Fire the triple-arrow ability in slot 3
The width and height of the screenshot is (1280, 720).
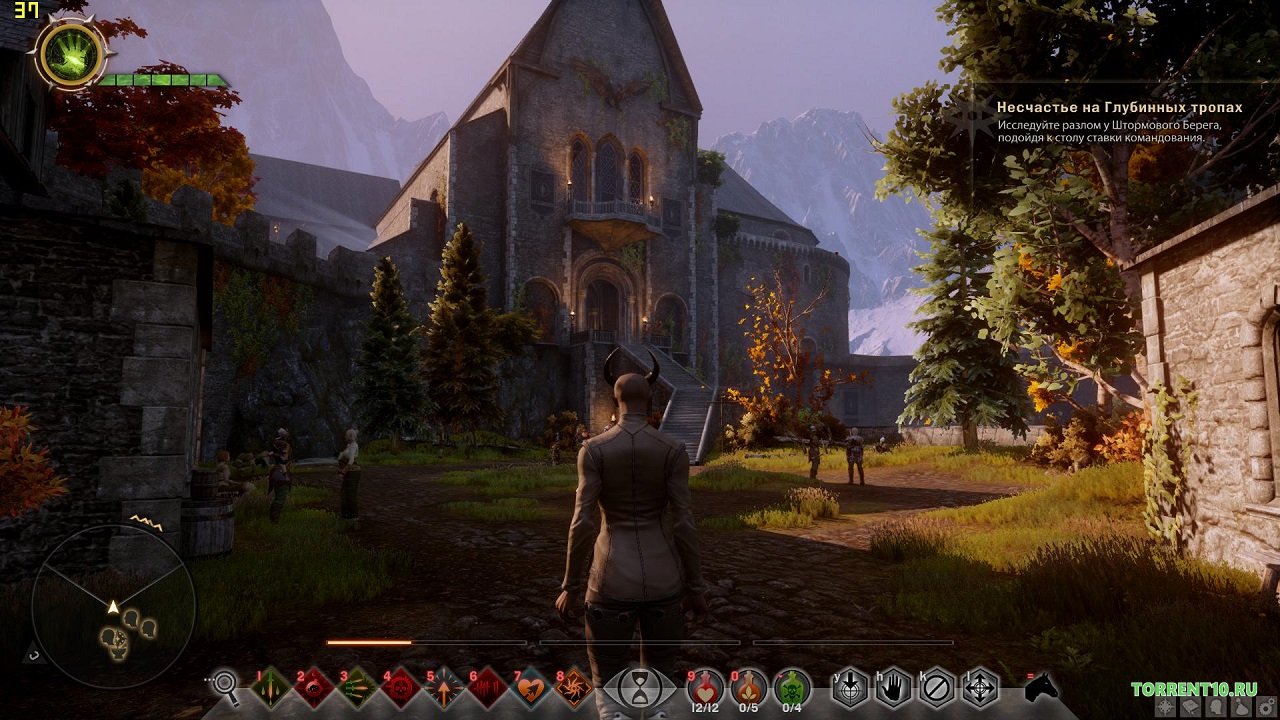357,688
